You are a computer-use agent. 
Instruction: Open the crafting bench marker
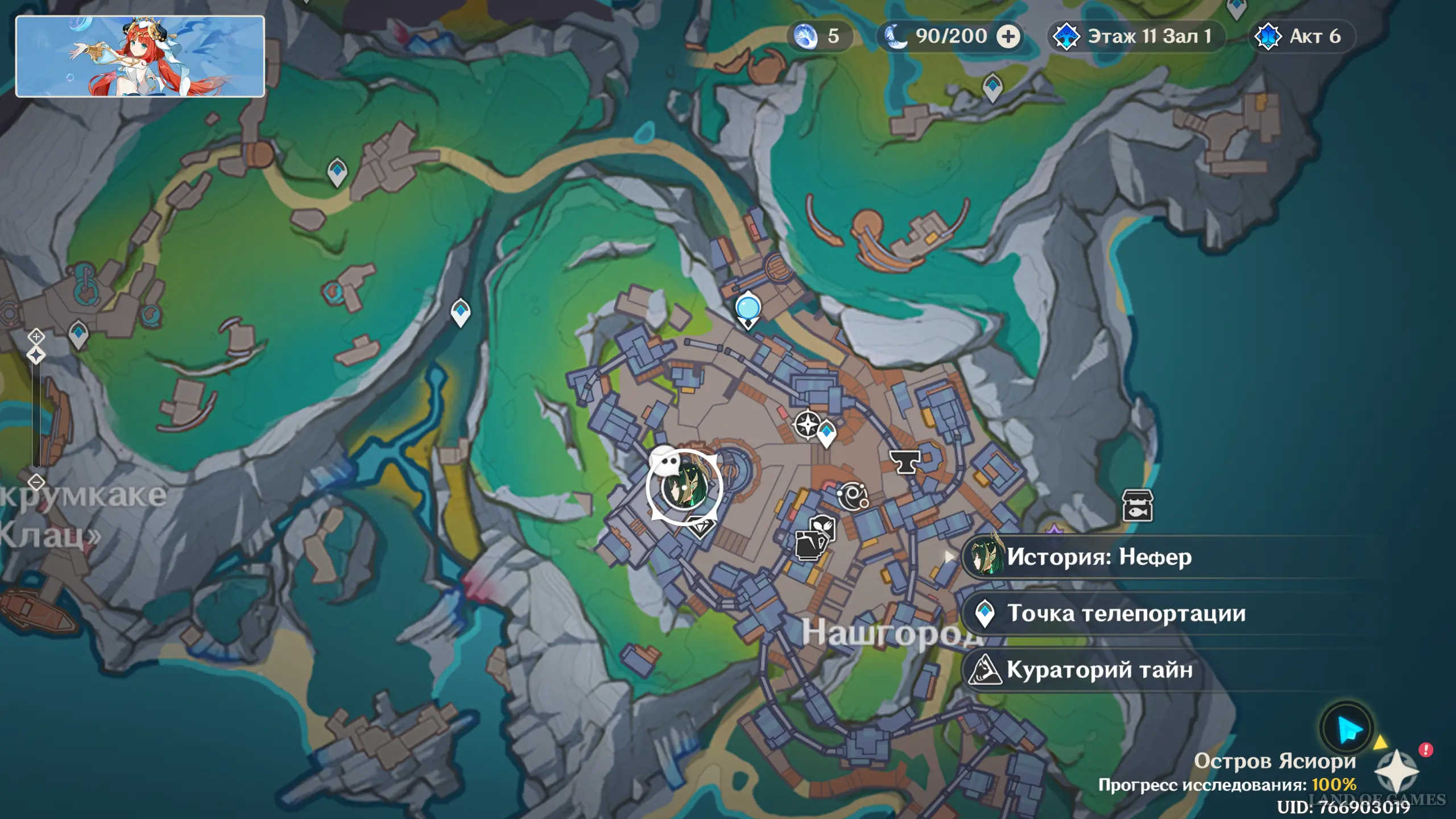[810, 545]
